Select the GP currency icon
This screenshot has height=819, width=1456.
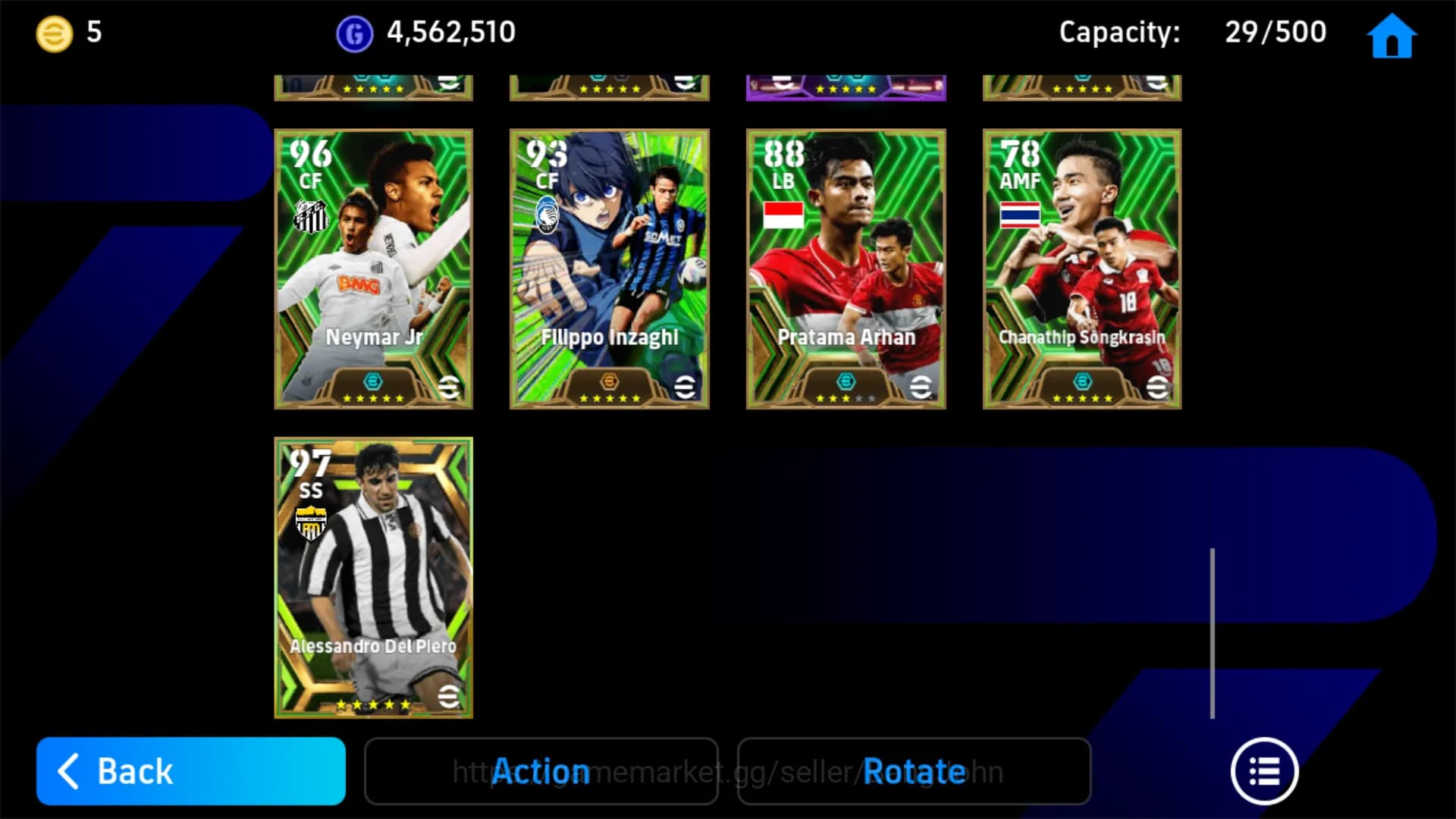pos(353,32)
